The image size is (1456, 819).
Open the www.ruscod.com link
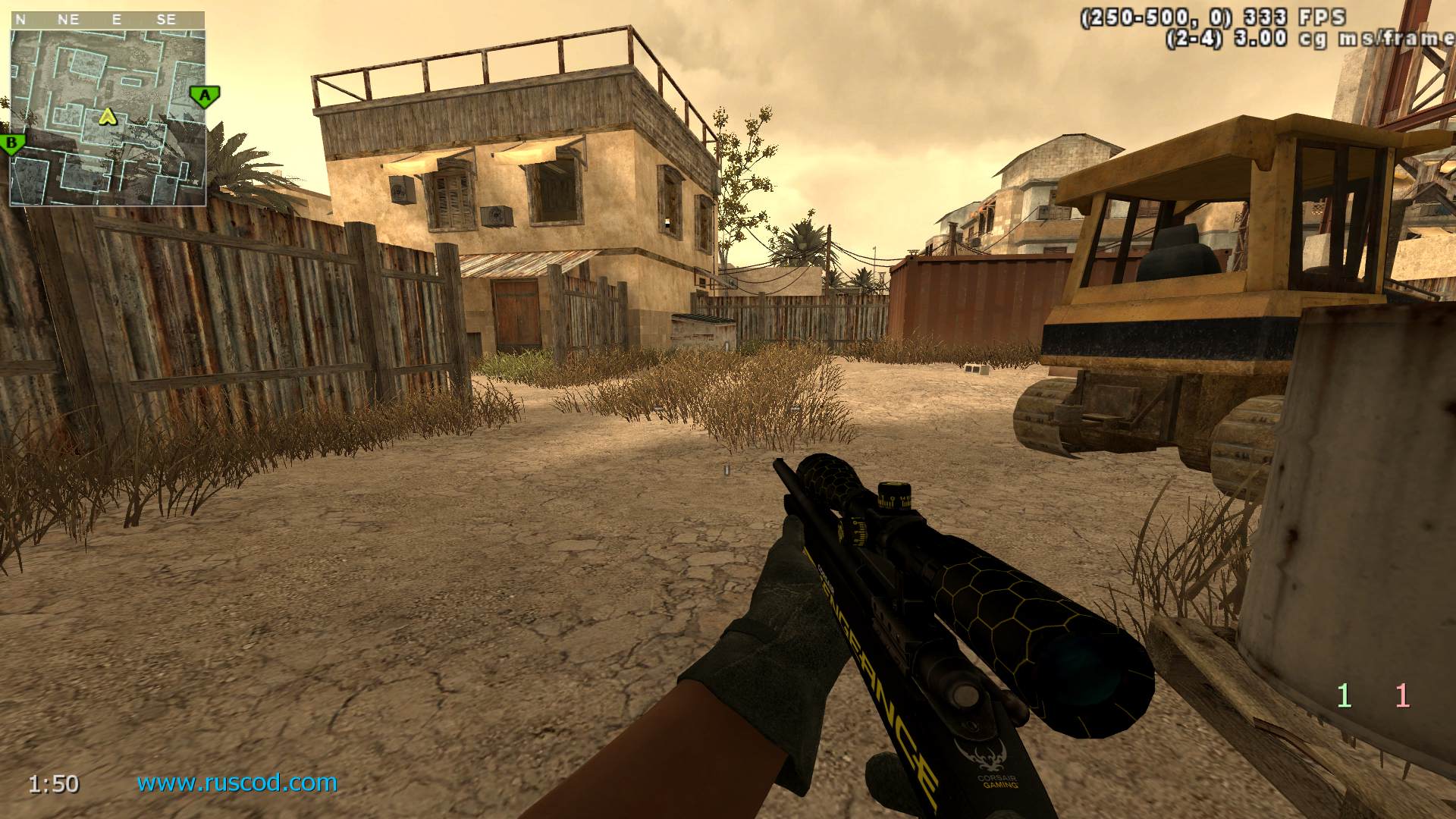[237, 783]
